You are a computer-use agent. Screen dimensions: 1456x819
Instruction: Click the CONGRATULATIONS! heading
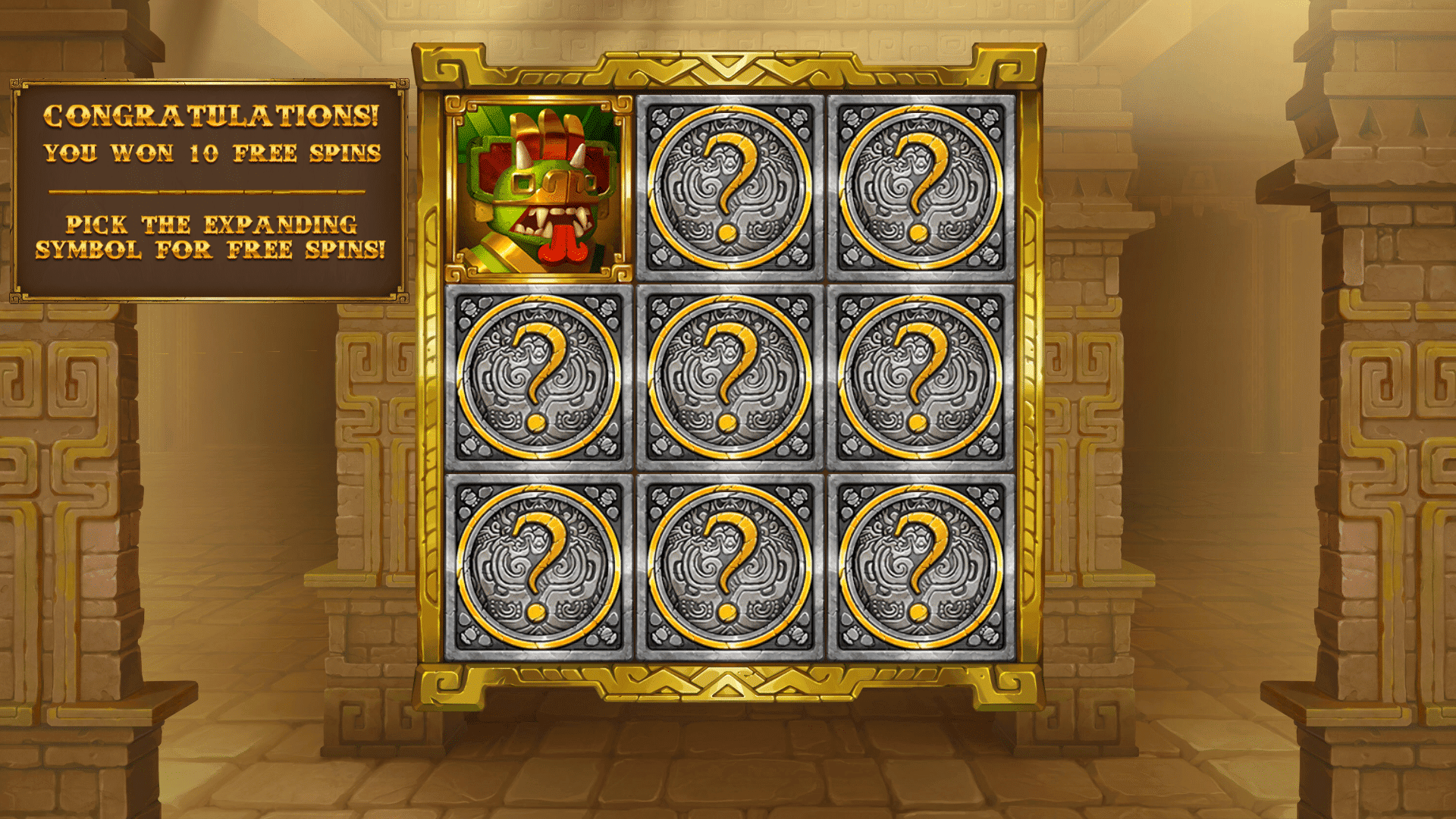point(211,118)
